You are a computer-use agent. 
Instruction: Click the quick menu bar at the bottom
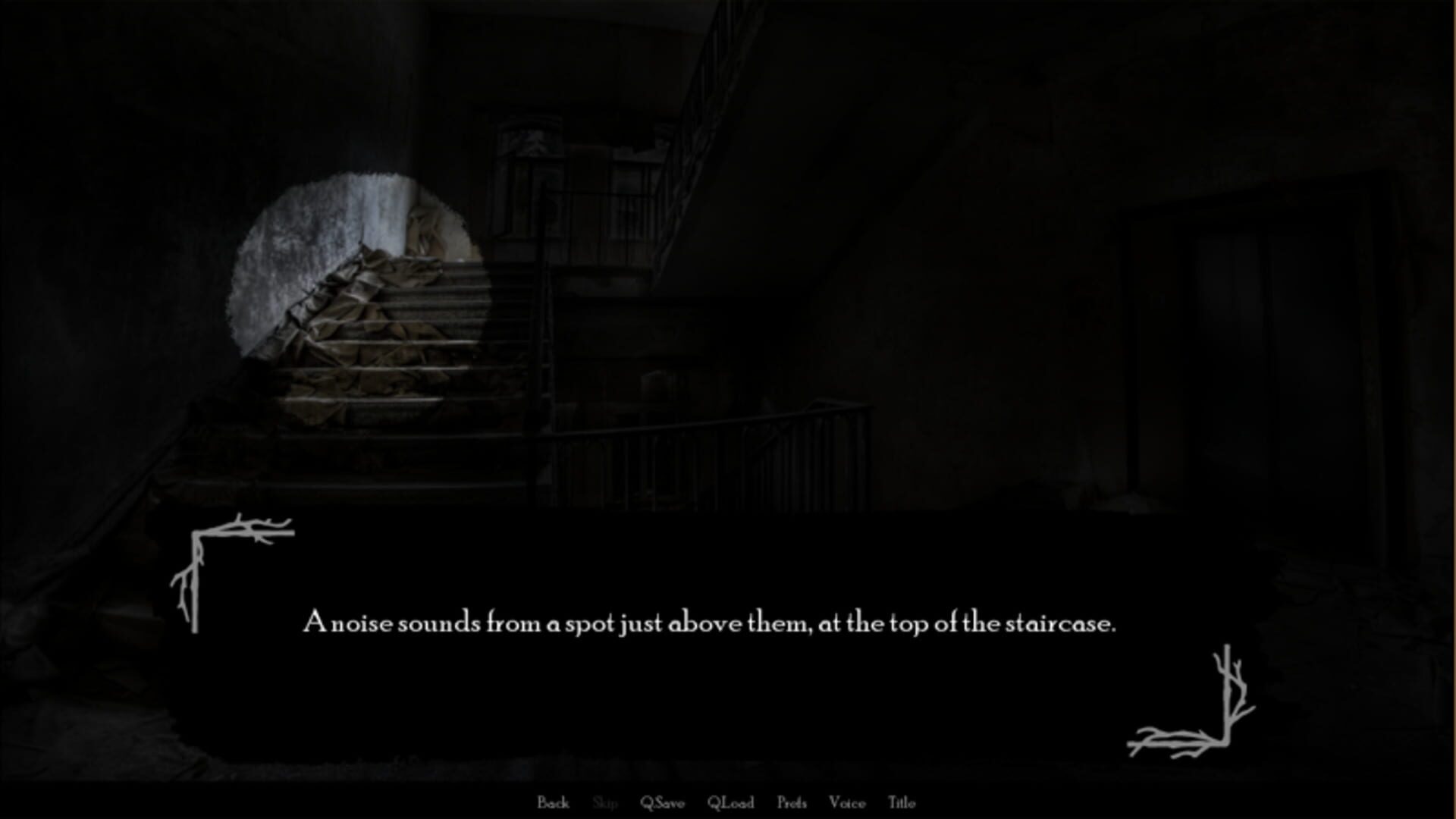click(x=728, y=802)
